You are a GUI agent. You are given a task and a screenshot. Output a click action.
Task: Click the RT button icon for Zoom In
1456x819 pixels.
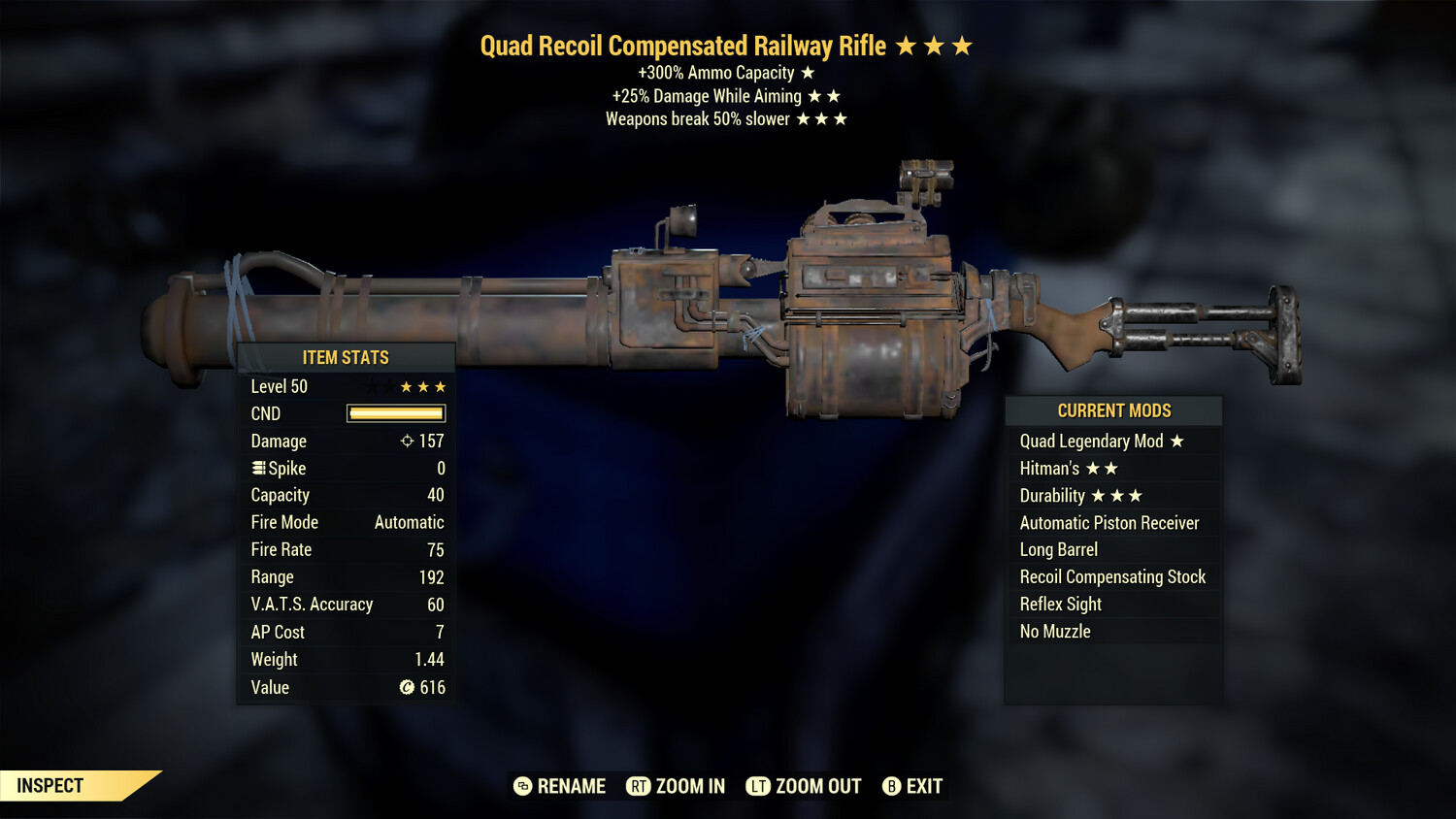(x=640, y=786)
